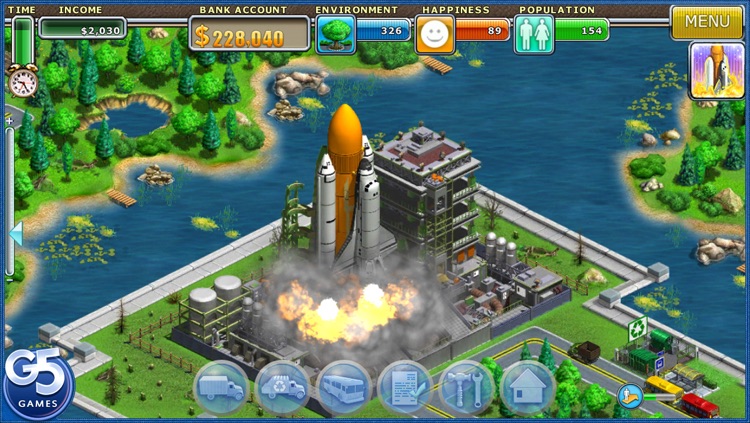Open the yellow MENU button
The image size is (750, 423).
[x=707, y=21]
